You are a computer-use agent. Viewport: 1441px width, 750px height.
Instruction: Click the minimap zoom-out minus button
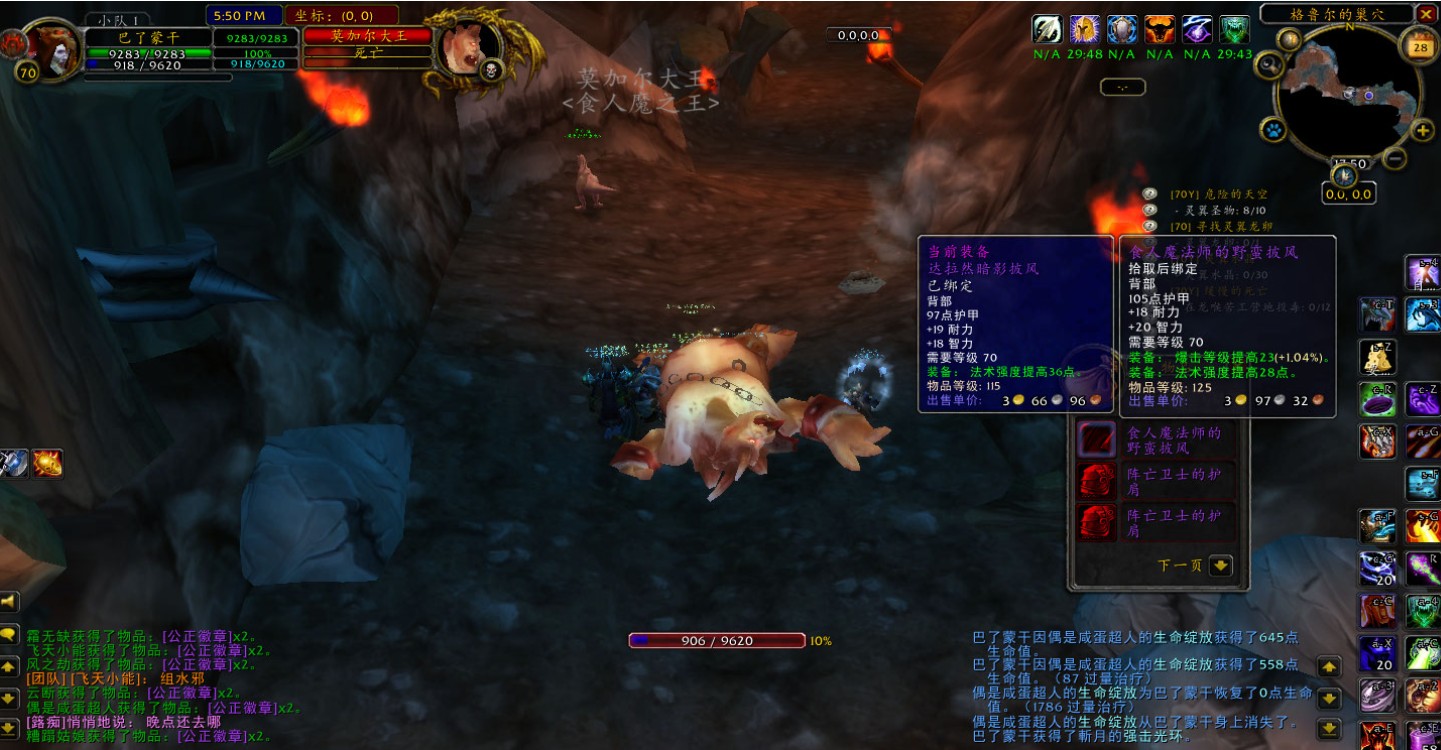click(1395, 158)
